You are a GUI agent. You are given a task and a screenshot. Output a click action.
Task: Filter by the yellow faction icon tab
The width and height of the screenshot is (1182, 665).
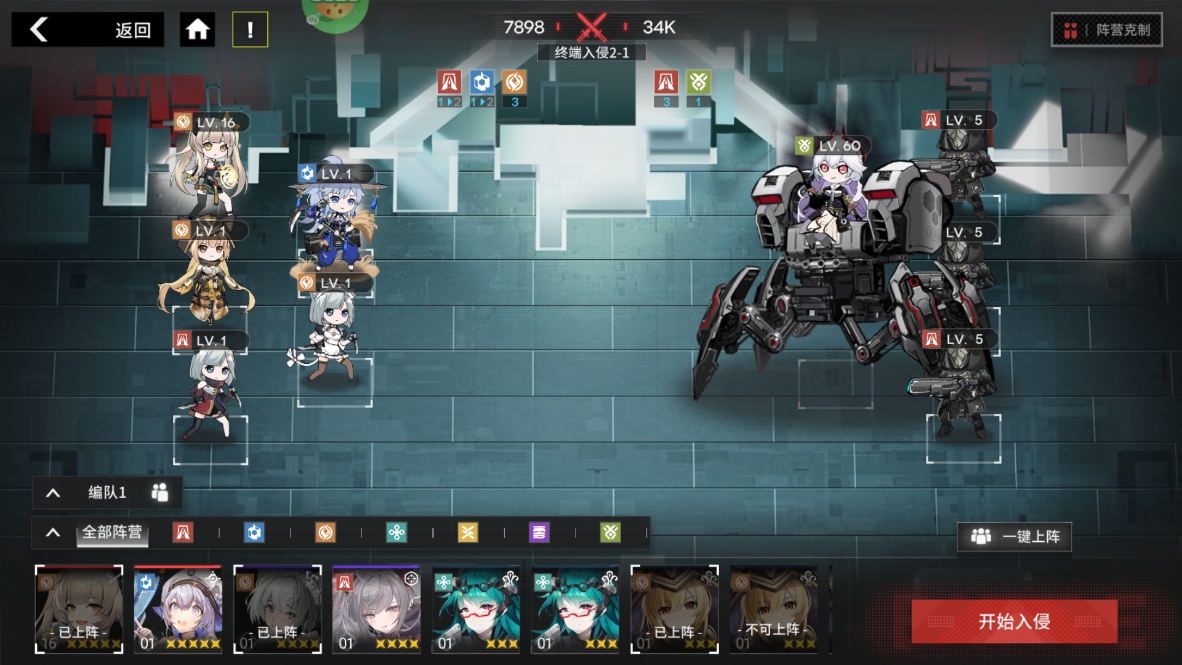tap(468, 533)
